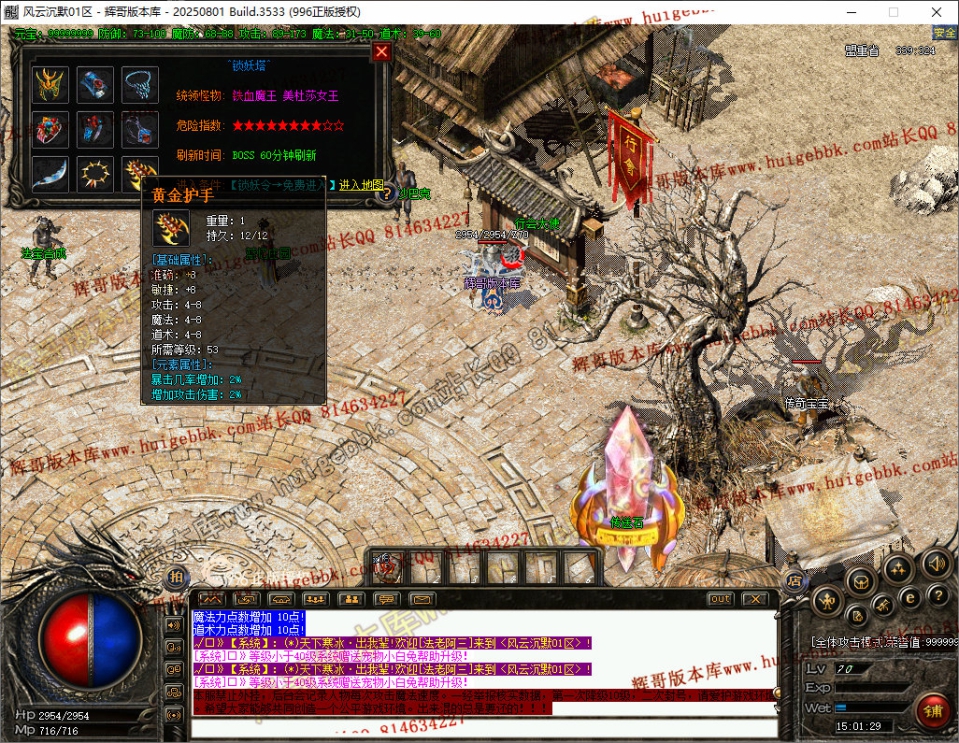Click the round 'e' button
The width and height of the screenshot is (959, 743).
click(x=911, y=598)
